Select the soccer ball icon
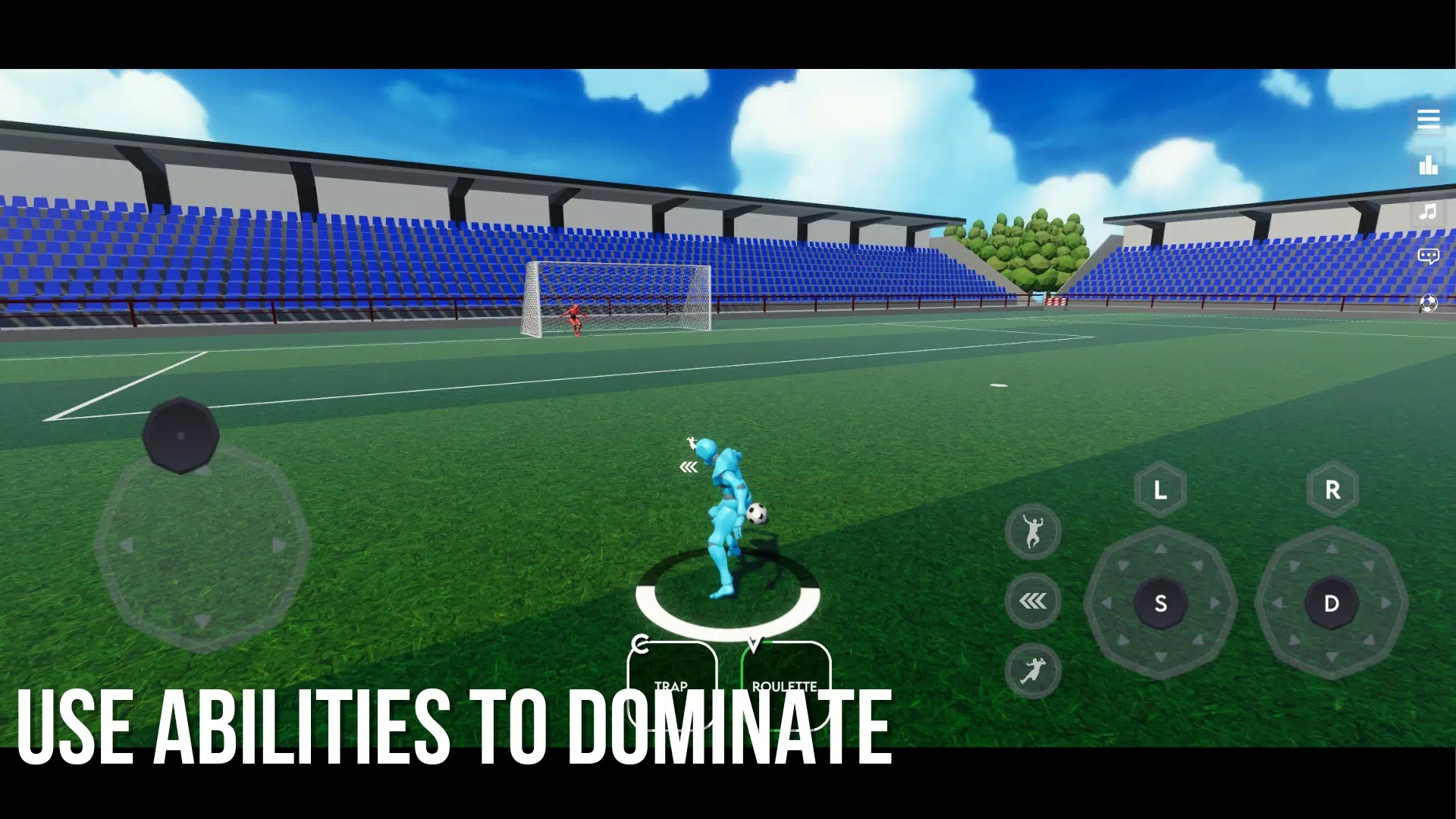 [x=1428, y=303]
